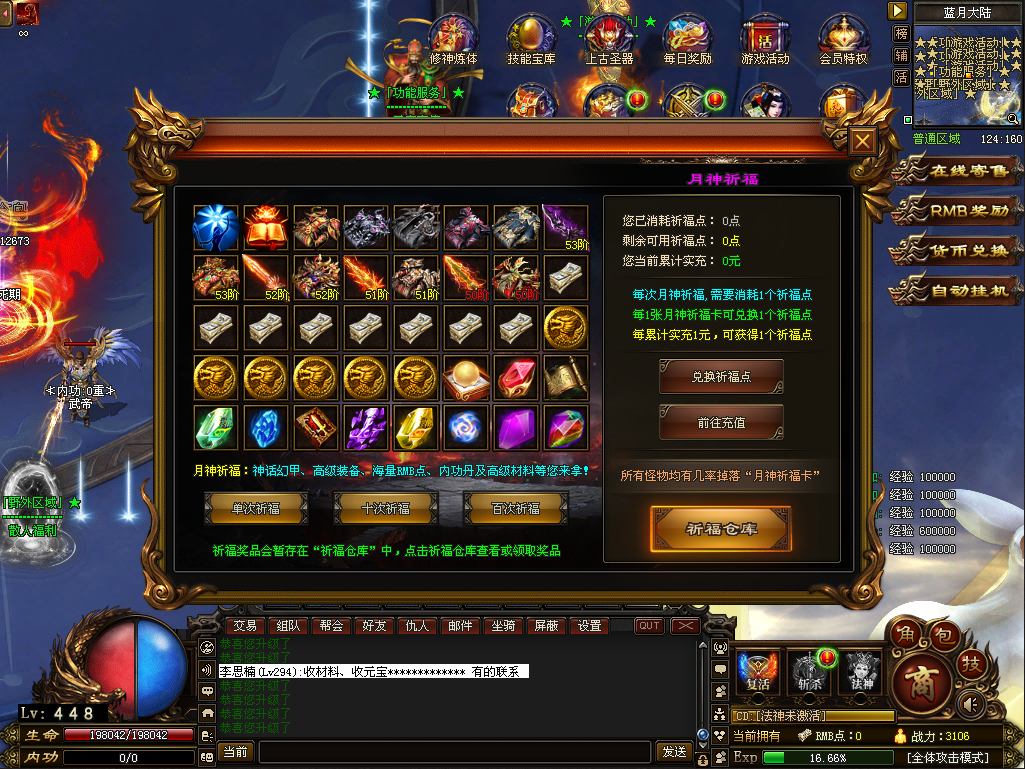Activate the 百次祈福 hundred-prayer button
The image size is (1025, 769).
tap(516, 508)
